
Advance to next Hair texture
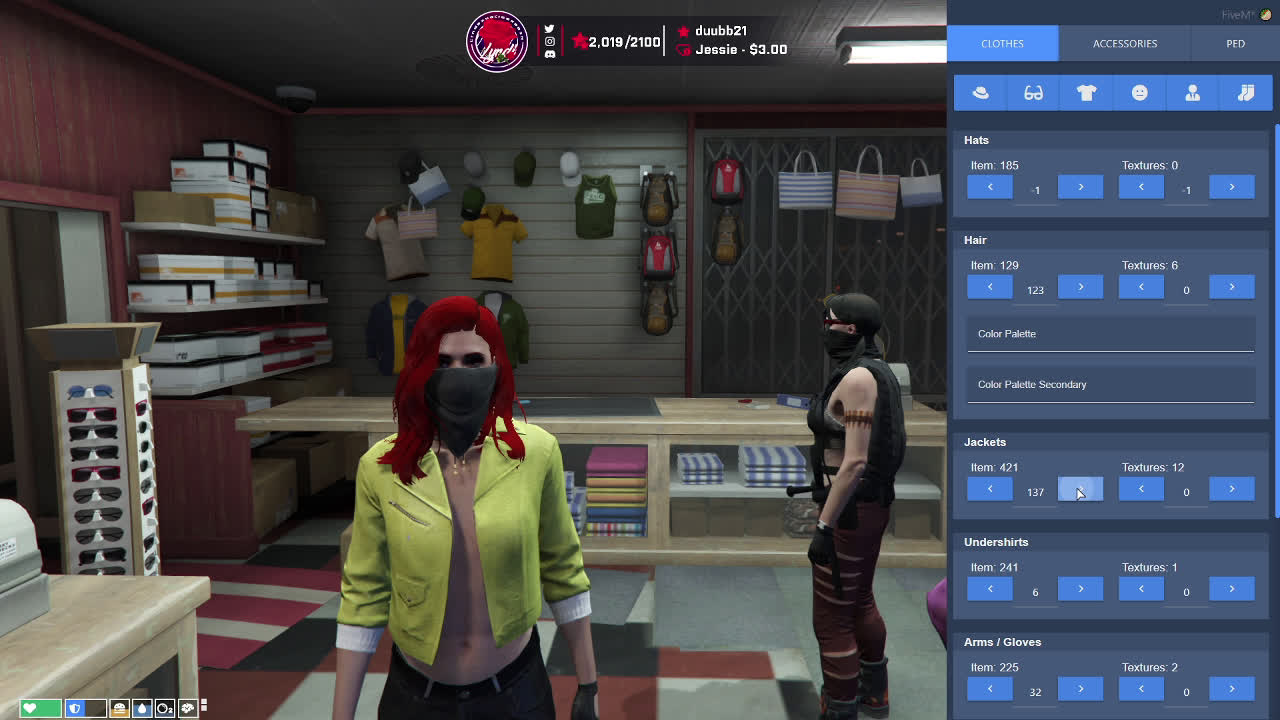pyautogui.click(x=1231, y=287)
